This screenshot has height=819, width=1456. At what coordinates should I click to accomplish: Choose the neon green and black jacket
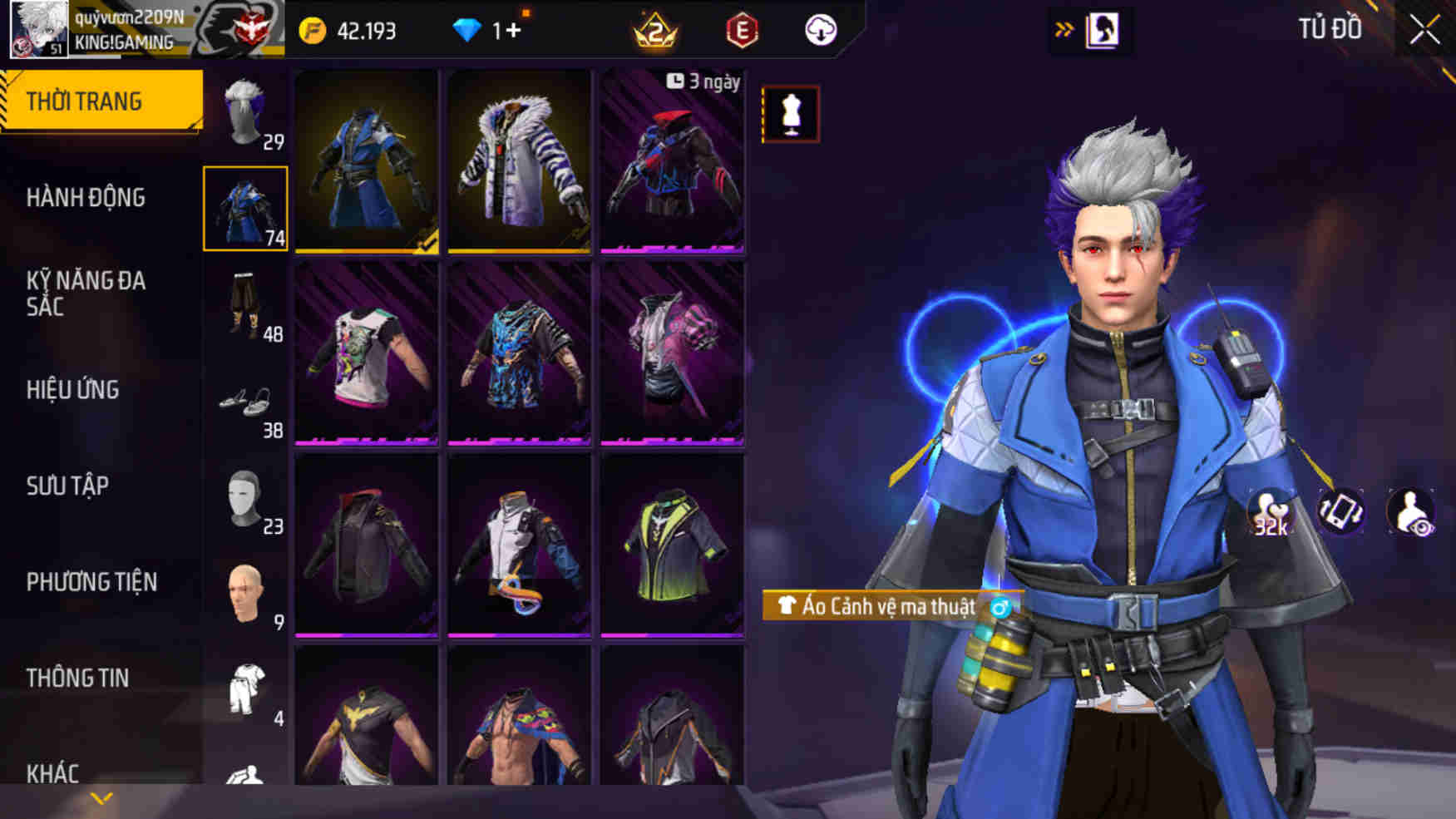click(672, 545)
